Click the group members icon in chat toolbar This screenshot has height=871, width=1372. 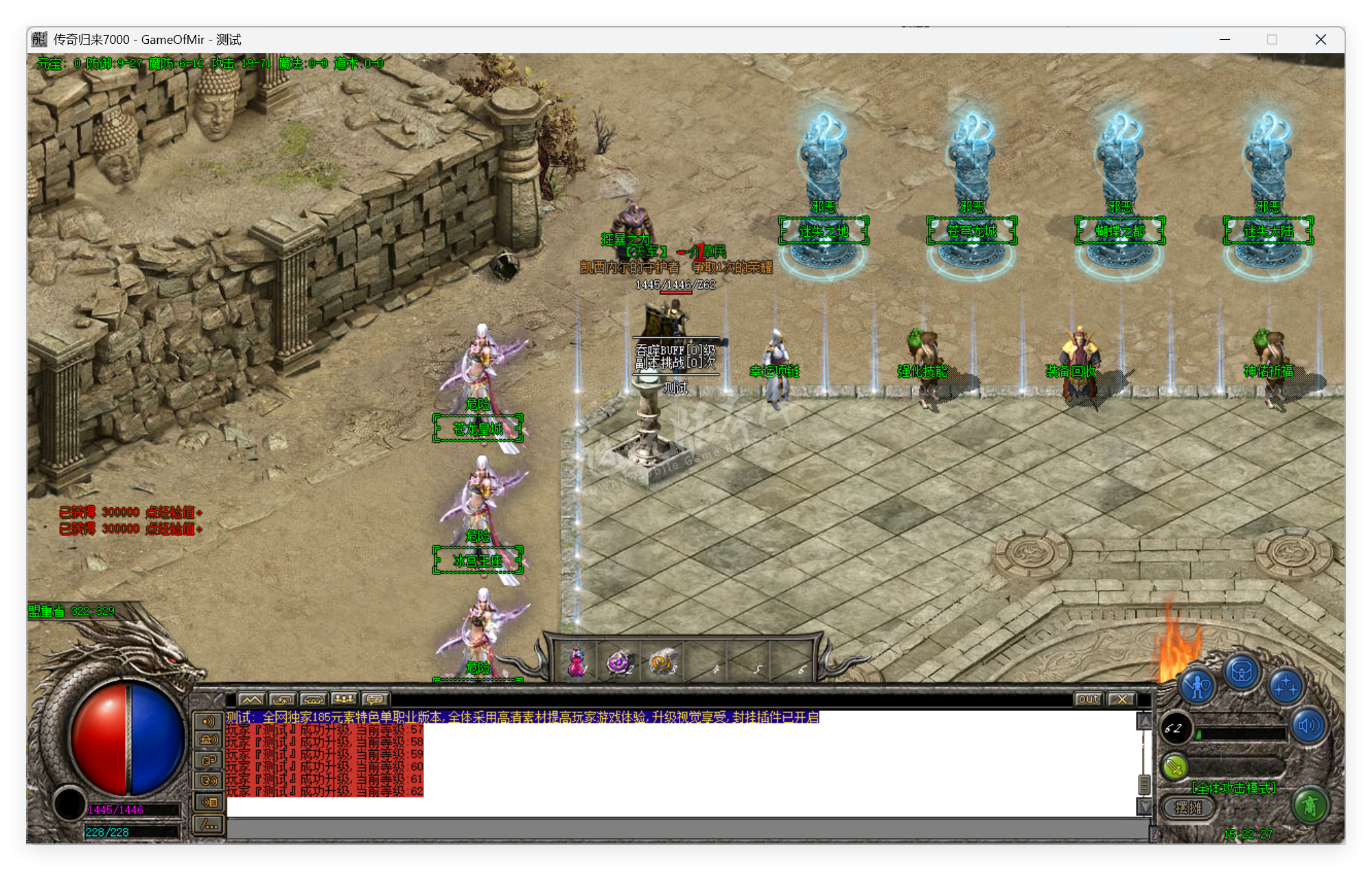[x=345, y=700]
